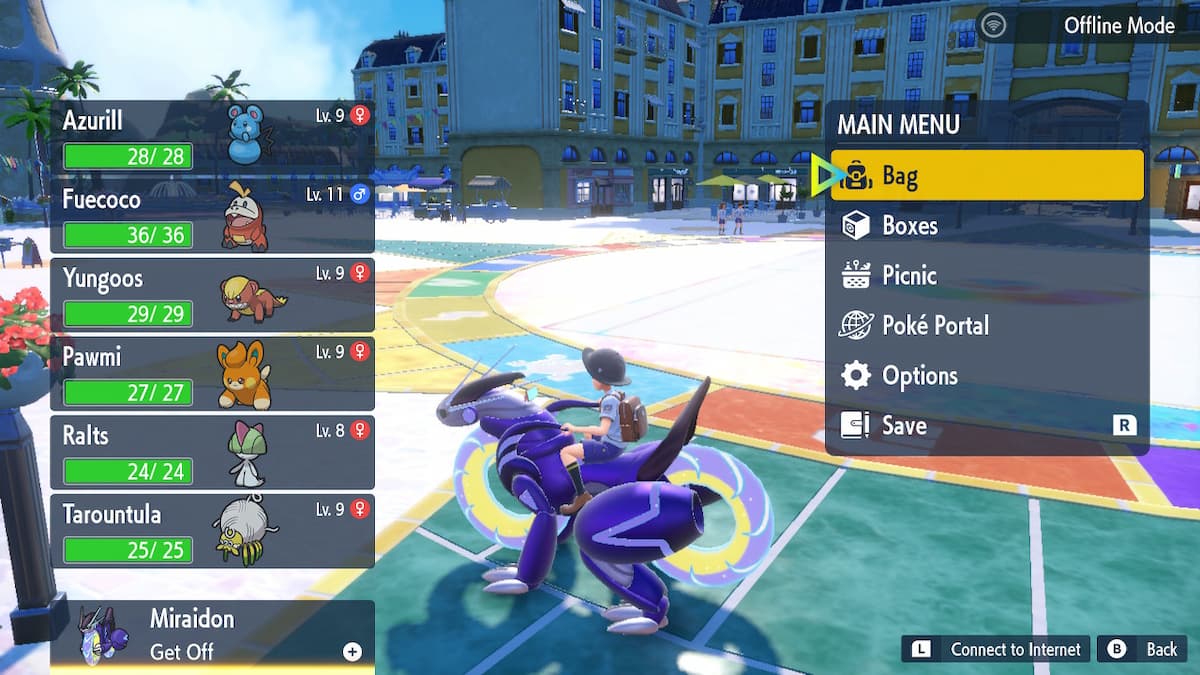The height and width of the screenshot is (675, 1200).
Task: Save the game from the menu
Action: (986, 426)
